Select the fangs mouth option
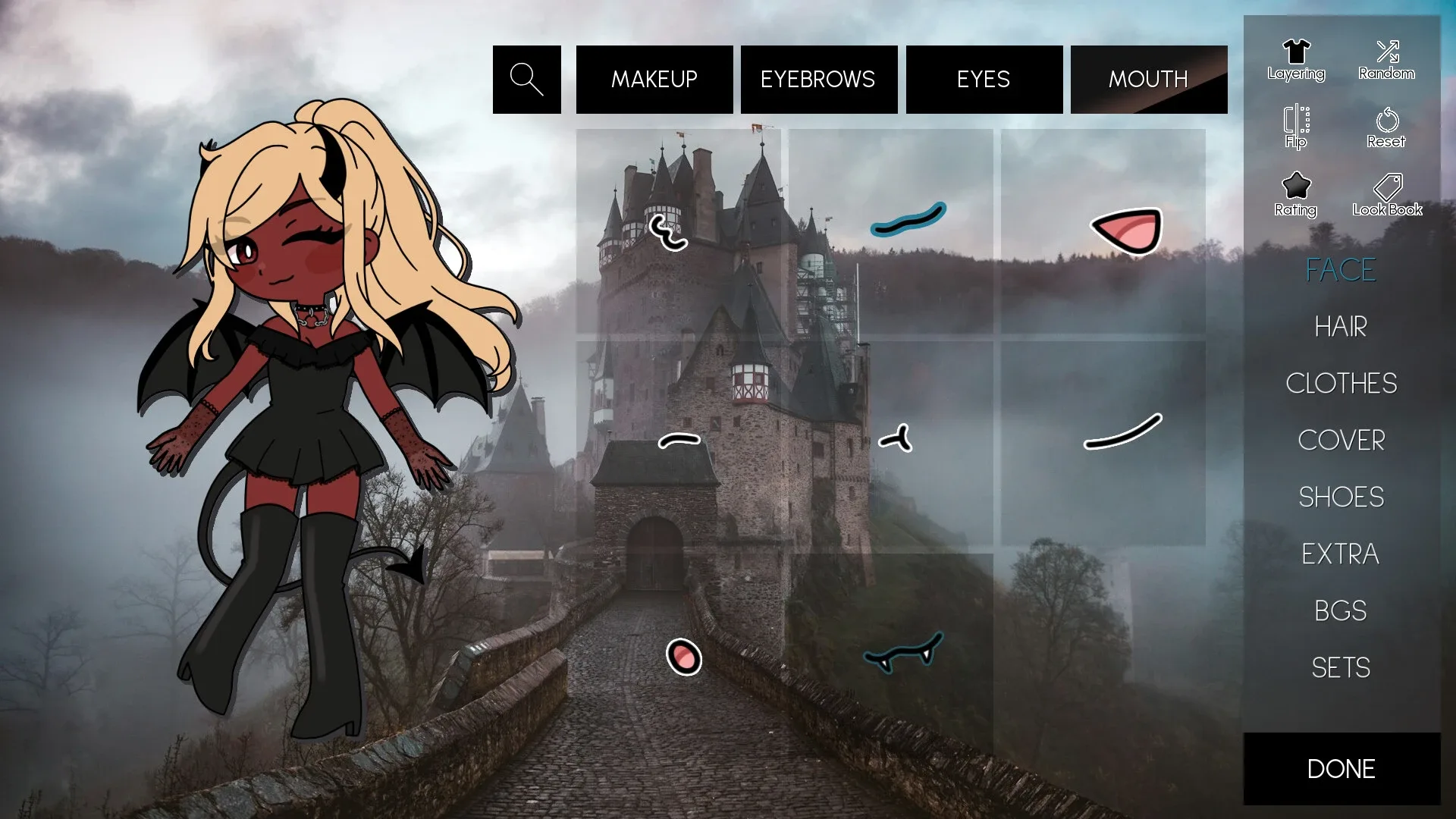This screenshot has width=1456, height=819. pos(902,657)
